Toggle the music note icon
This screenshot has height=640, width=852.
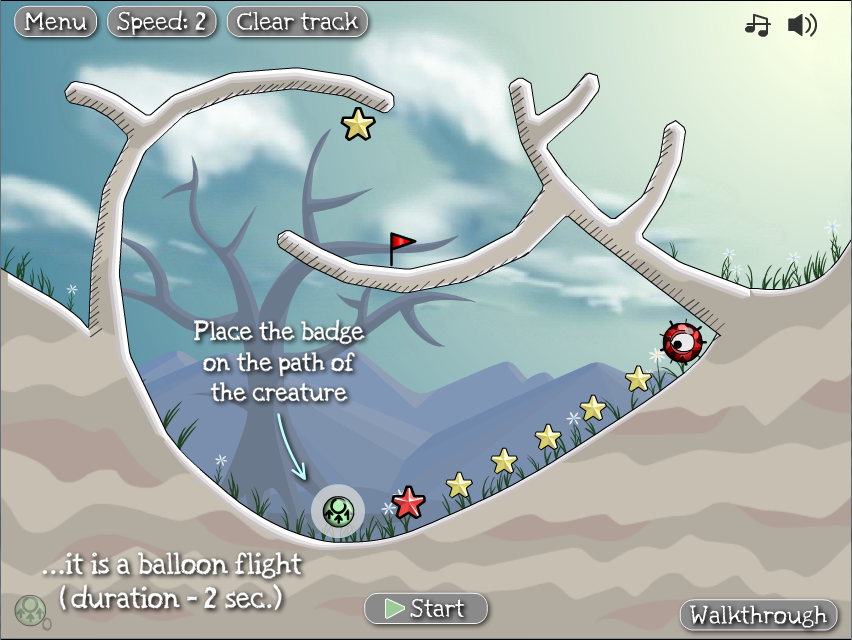click(757, 25)
